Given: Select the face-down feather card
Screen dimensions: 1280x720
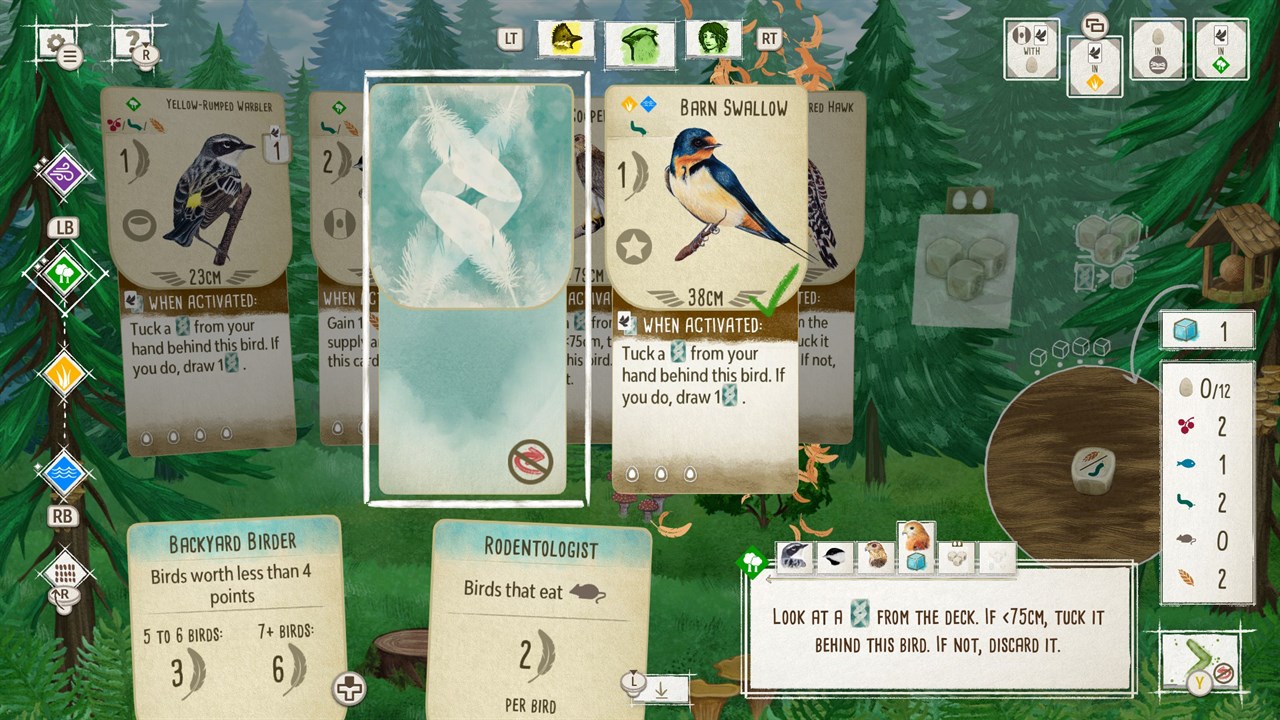Looking at the screenshot, I should point(476,288).
